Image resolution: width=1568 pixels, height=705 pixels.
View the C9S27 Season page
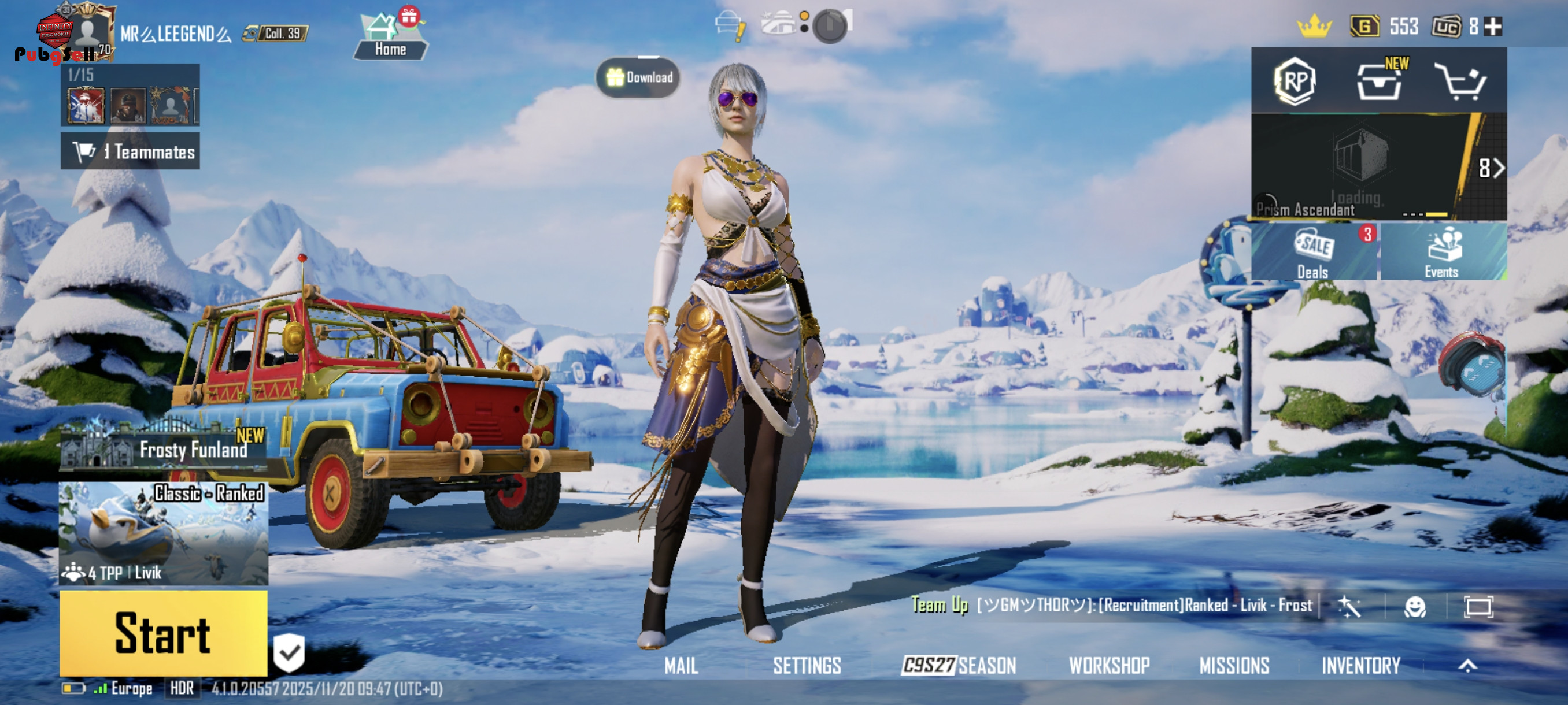click(959, 666)
